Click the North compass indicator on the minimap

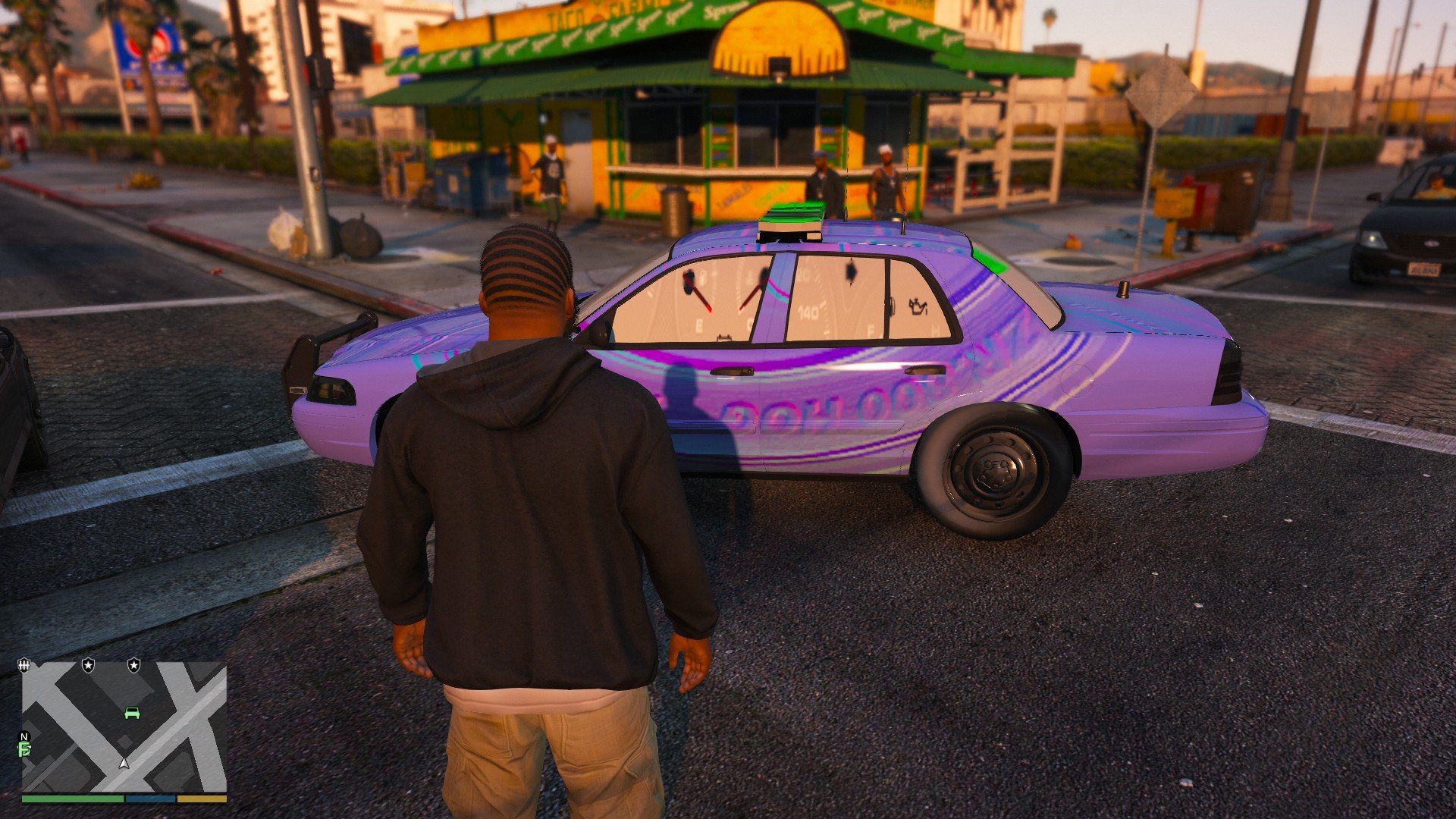pyautogui.click(x=24, y=736)
